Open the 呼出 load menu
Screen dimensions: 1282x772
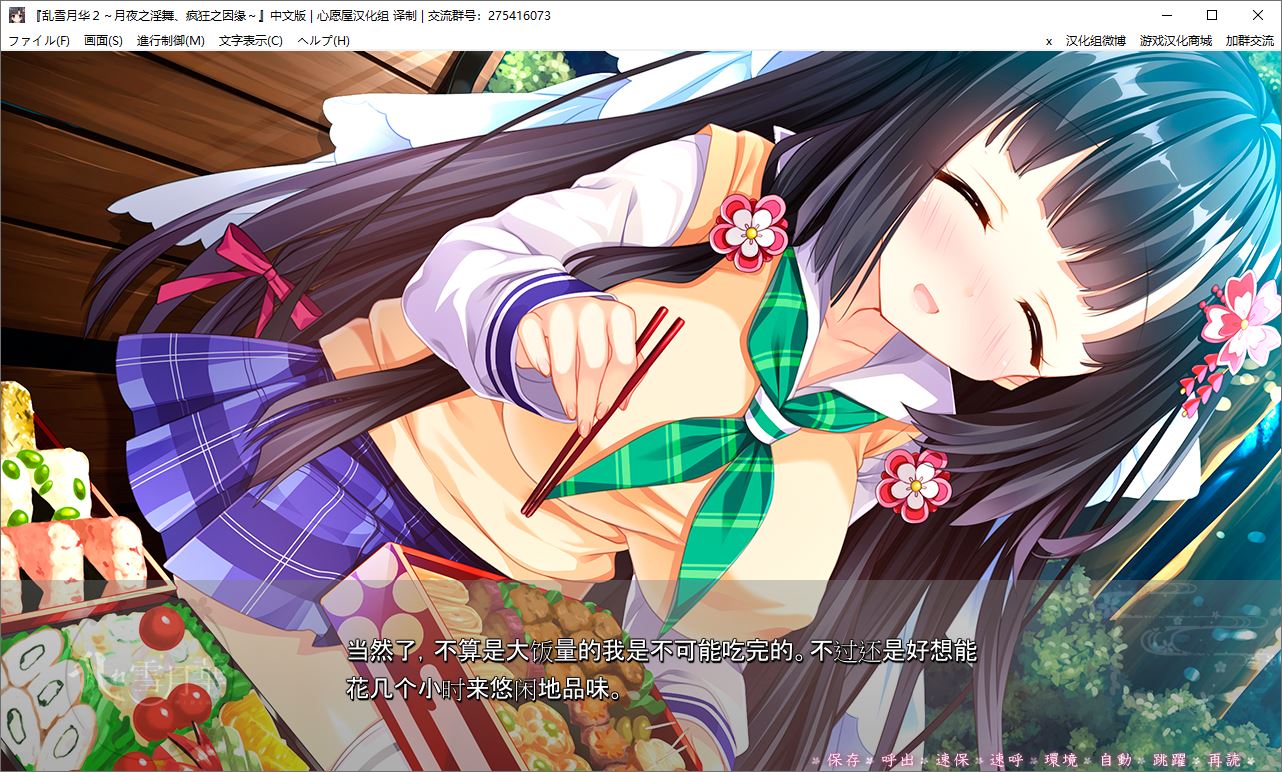[898, 760]
